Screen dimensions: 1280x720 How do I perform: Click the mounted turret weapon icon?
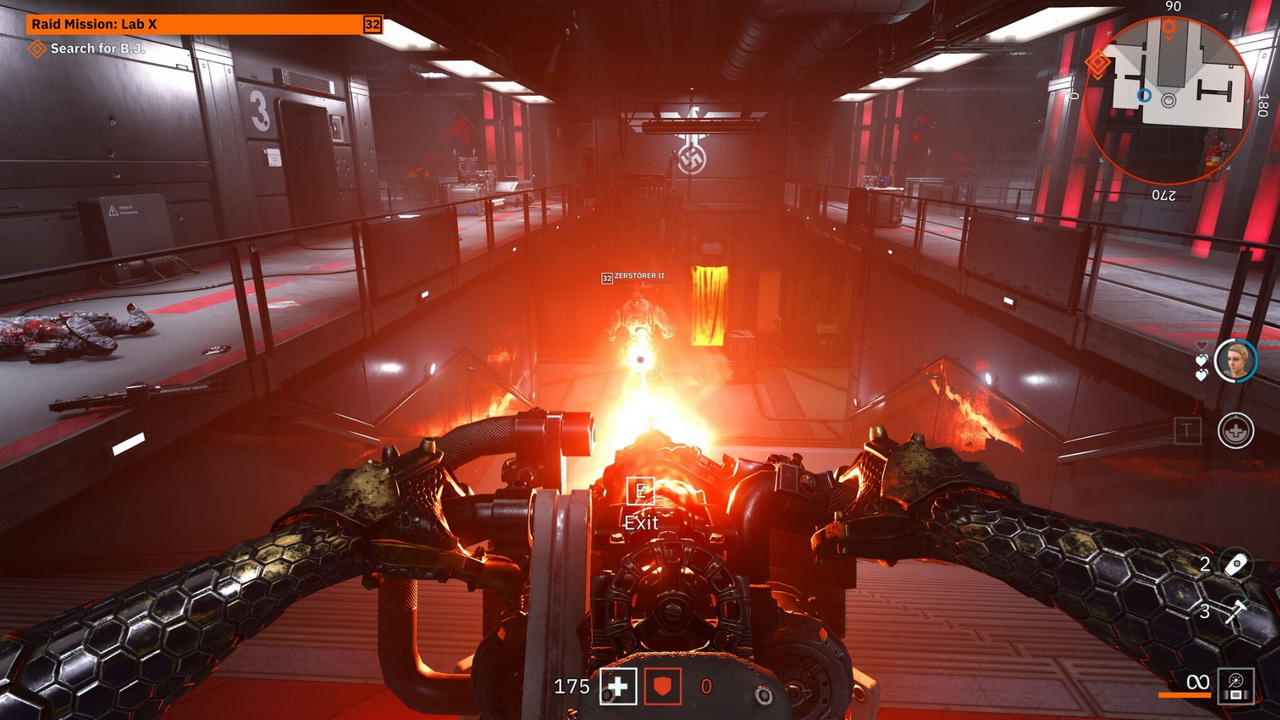(1236, 684)
